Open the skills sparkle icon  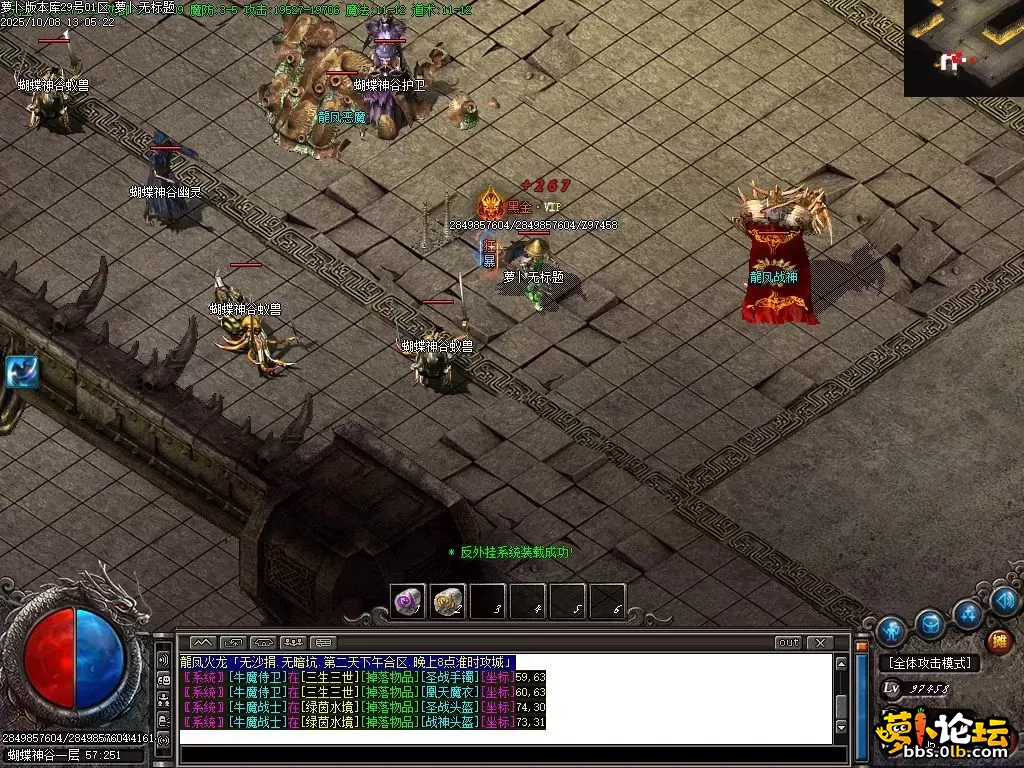[x=968, y=613]
